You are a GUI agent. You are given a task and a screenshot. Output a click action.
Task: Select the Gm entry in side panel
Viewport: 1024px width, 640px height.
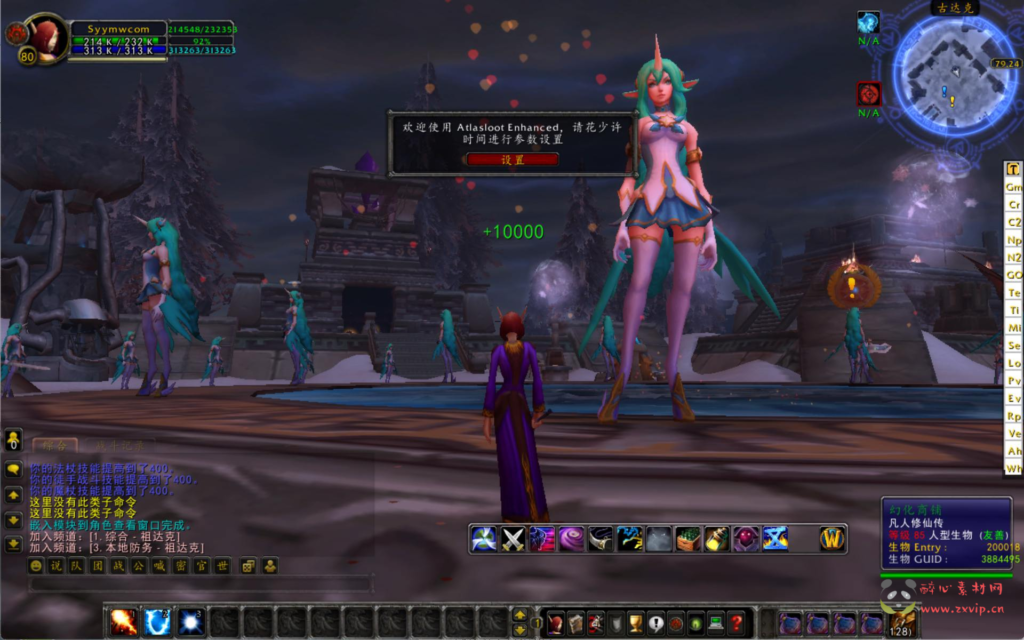1014,187
